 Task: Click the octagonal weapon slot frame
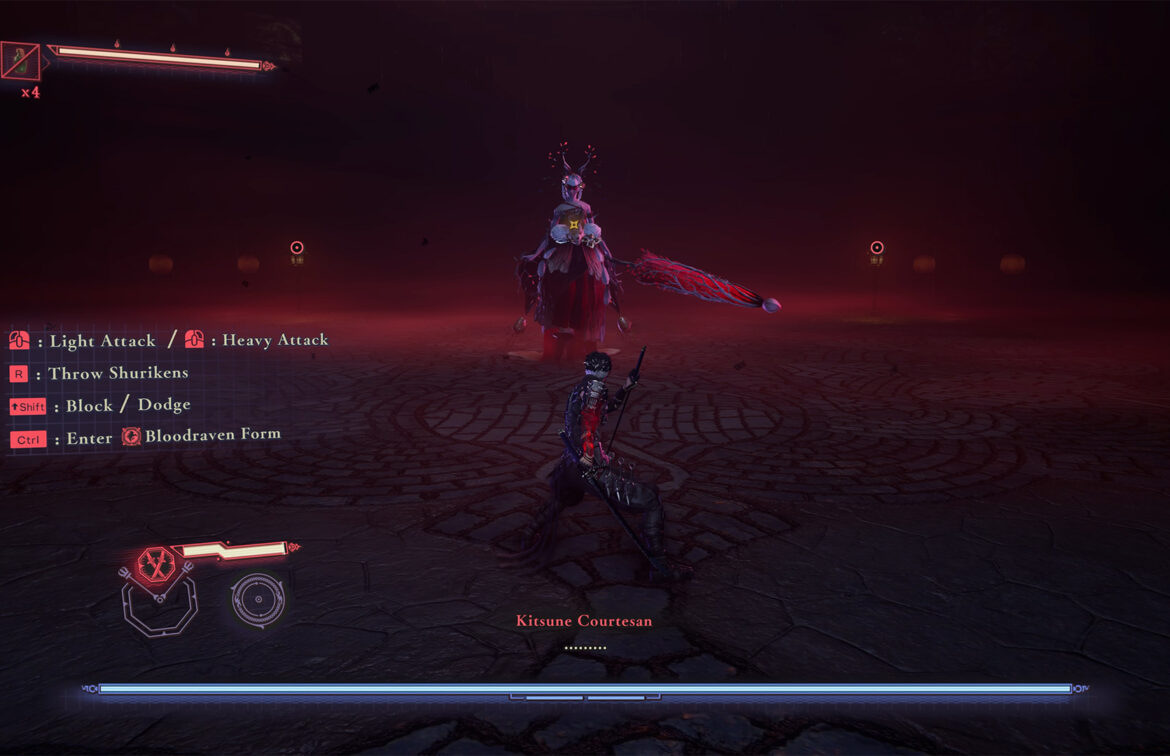pos(159,606)
